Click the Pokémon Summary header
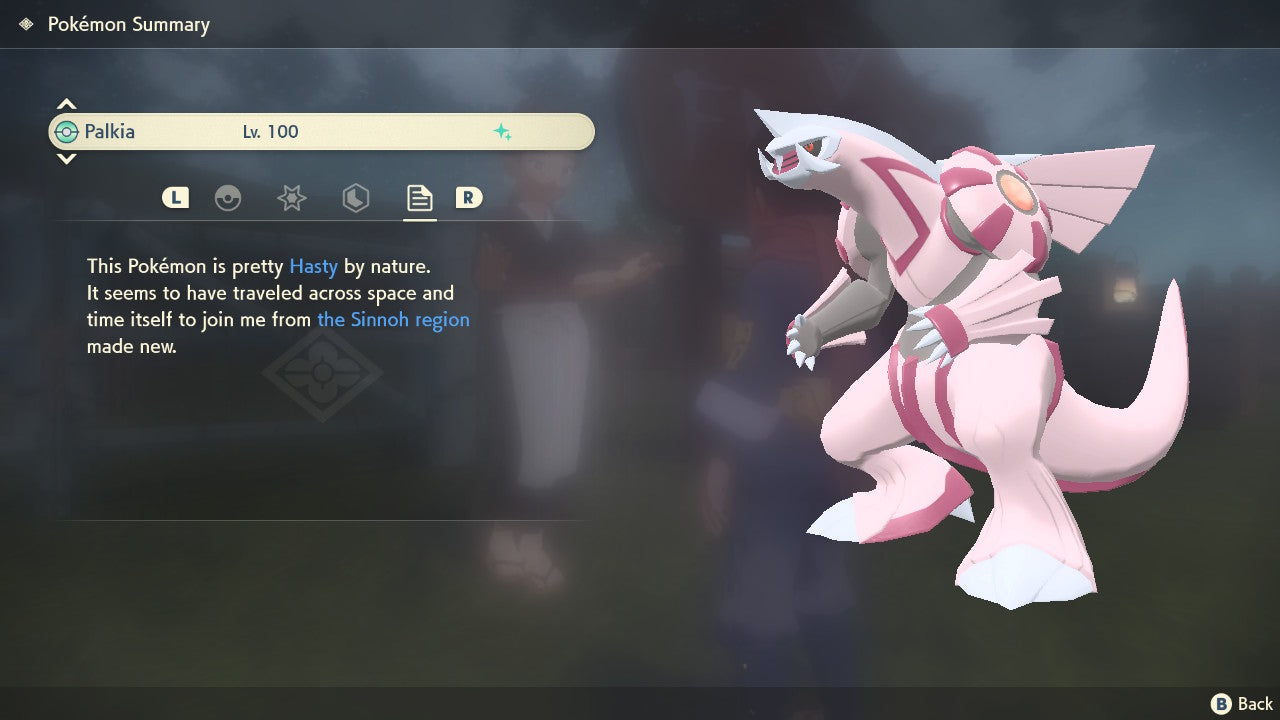Viewport: 1280px width, 720px height. point(128,23)
